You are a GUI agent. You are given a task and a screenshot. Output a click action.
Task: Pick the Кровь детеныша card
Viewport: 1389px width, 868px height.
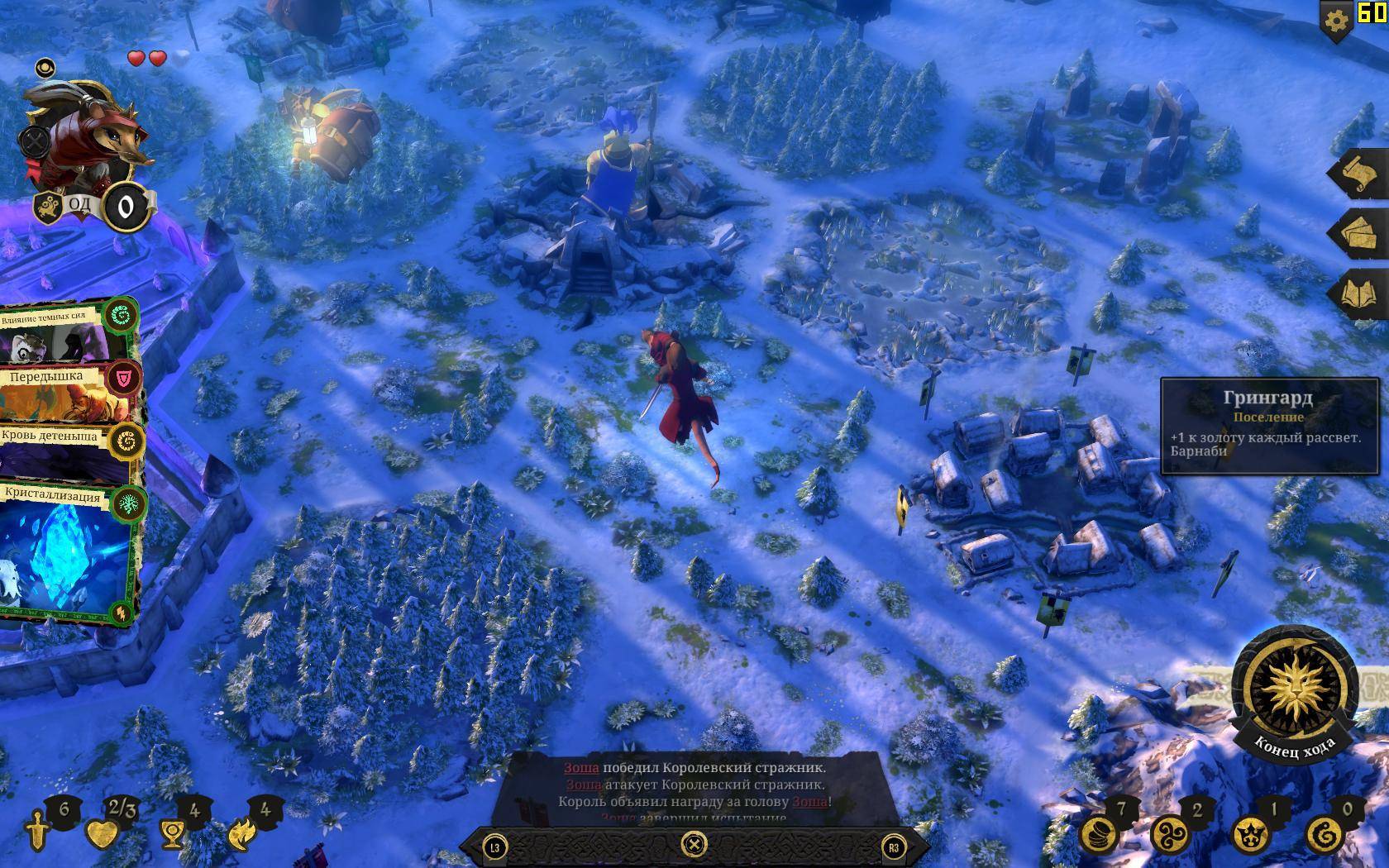66,451
